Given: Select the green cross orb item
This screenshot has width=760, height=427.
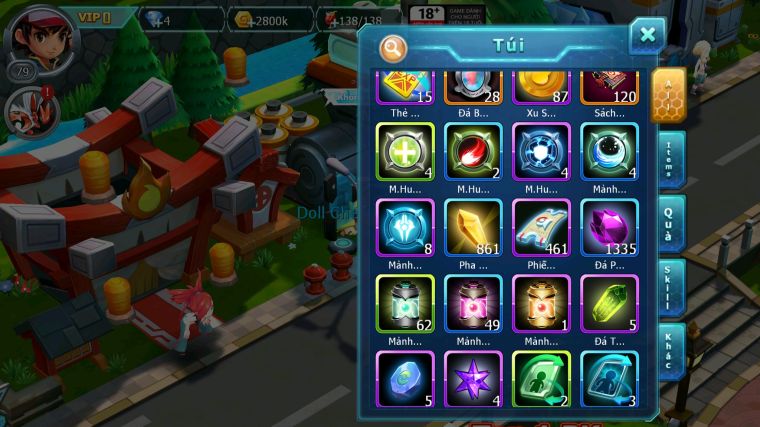Looking at the screenshot, I should 404,153.
